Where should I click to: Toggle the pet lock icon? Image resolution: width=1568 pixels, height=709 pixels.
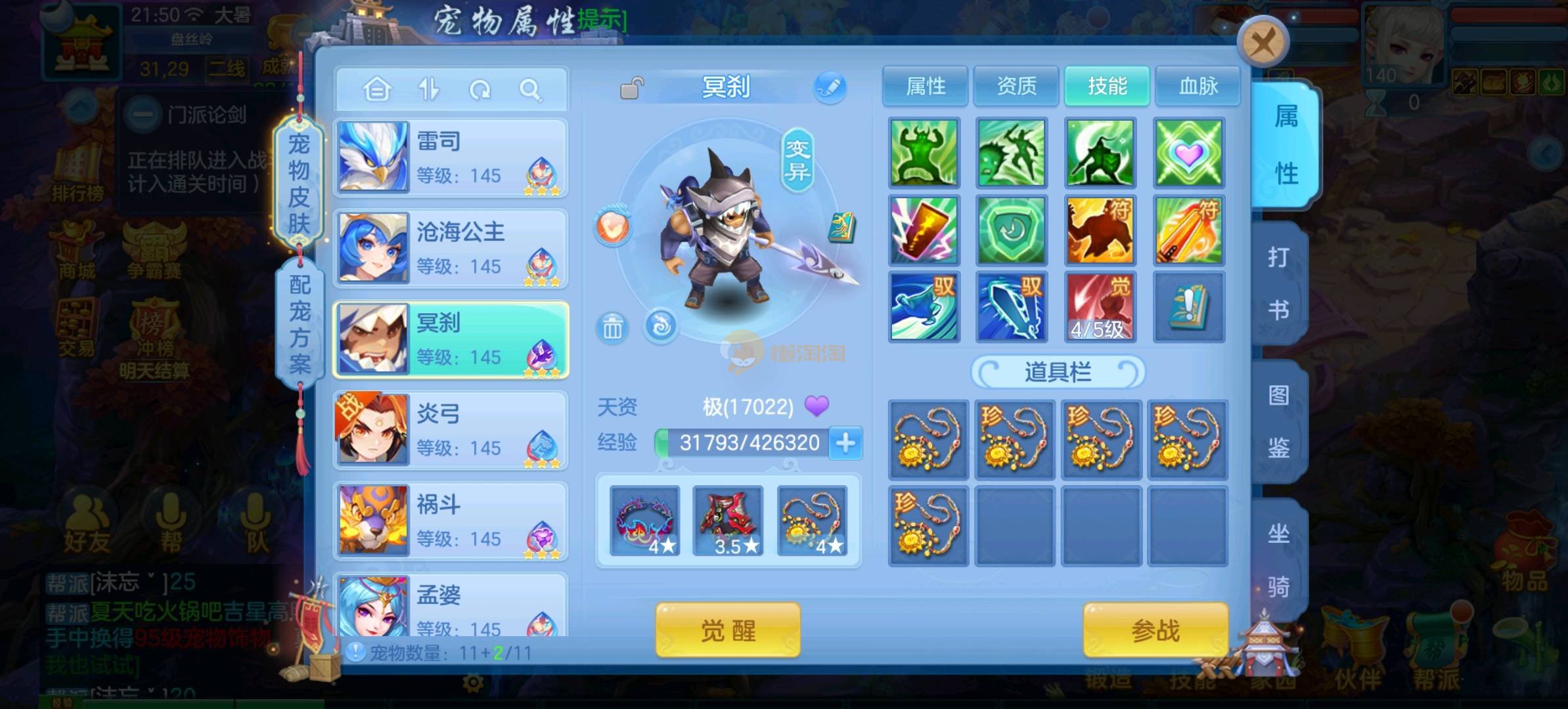click(631, 88)
